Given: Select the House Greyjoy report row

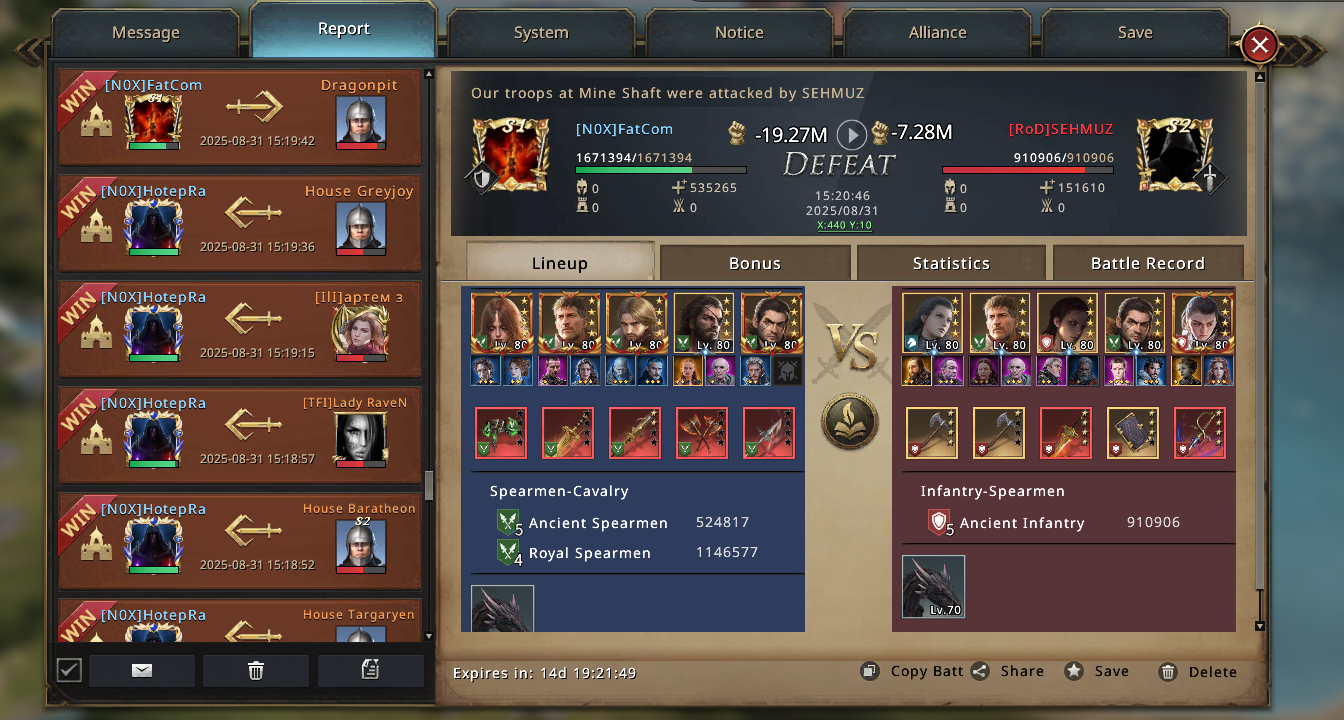Looking at the screenshot, I should [x=240, y=223].
